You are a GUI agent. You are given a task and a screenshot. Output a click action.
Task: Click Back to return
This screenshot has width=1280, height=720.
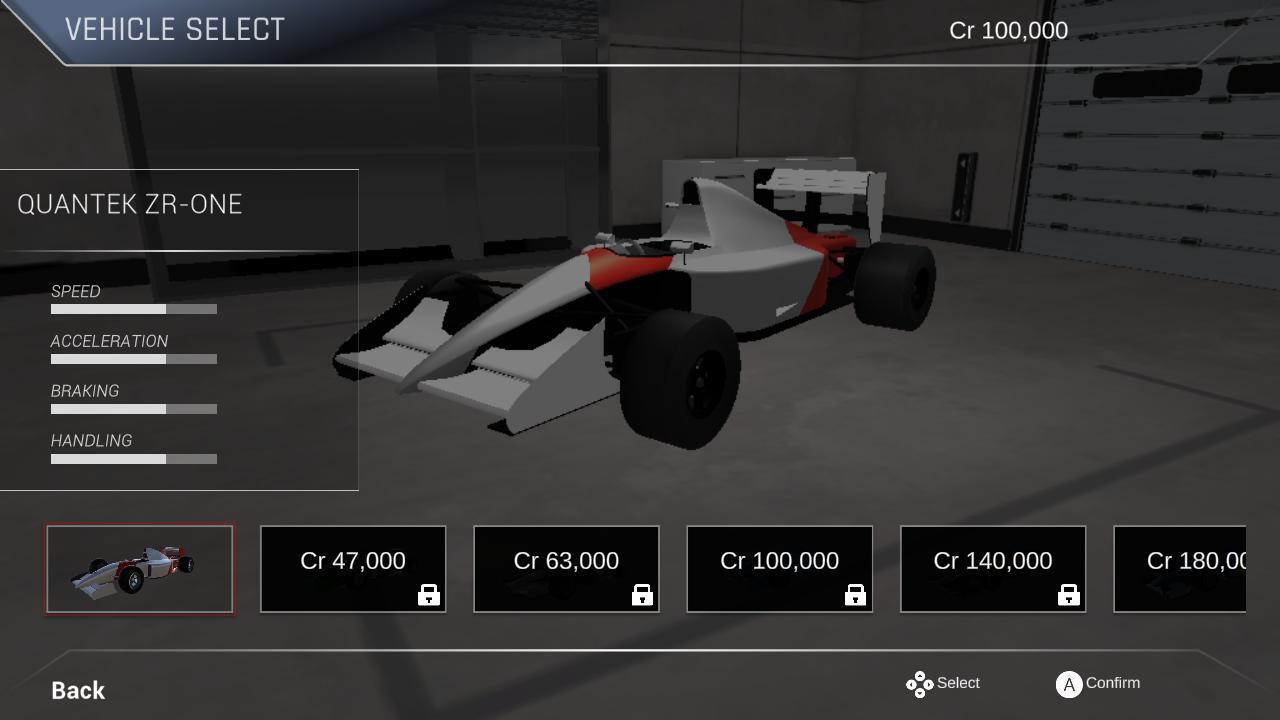click(76, 690)
